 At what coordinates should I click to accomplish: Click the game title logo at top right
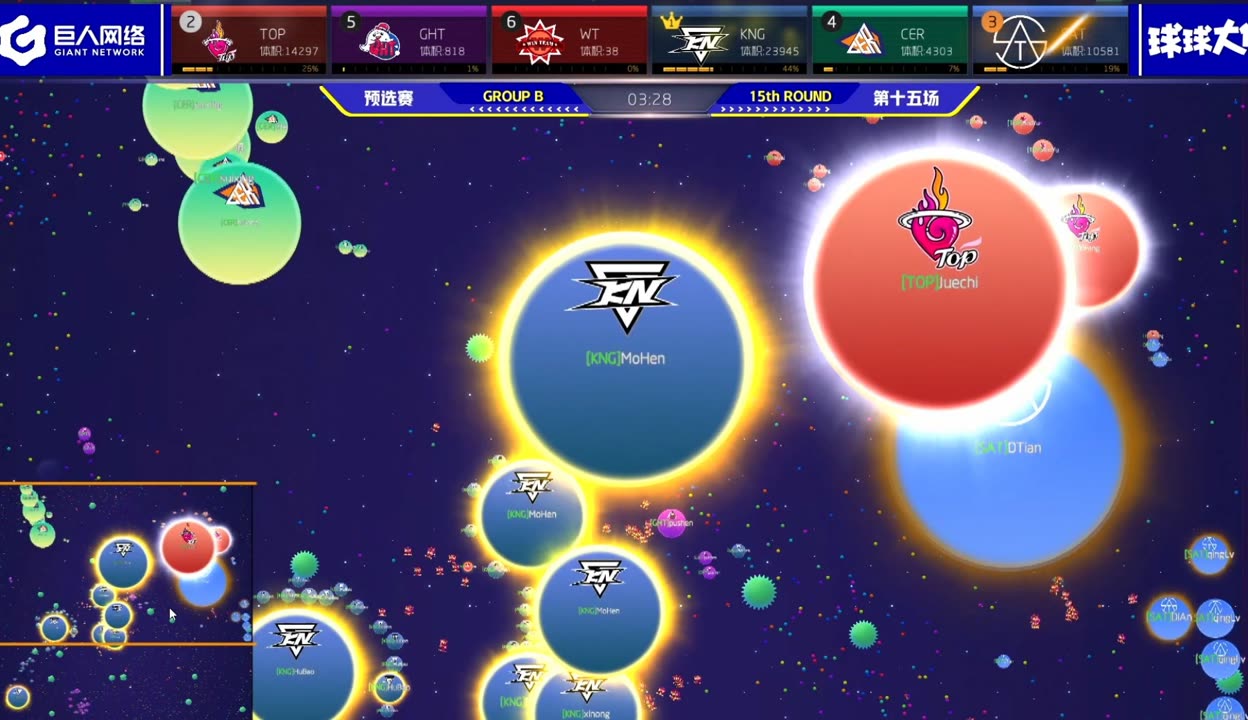pos(1196,40)
